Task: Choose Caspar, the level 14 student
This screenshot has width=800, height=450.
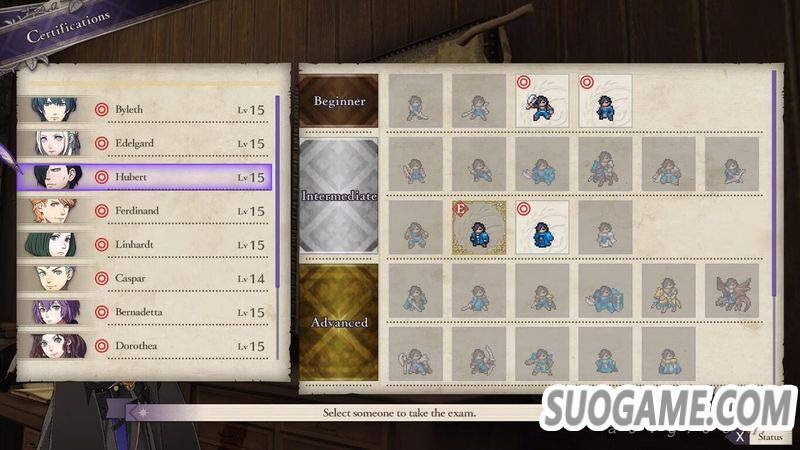Action: coord(150,278)
